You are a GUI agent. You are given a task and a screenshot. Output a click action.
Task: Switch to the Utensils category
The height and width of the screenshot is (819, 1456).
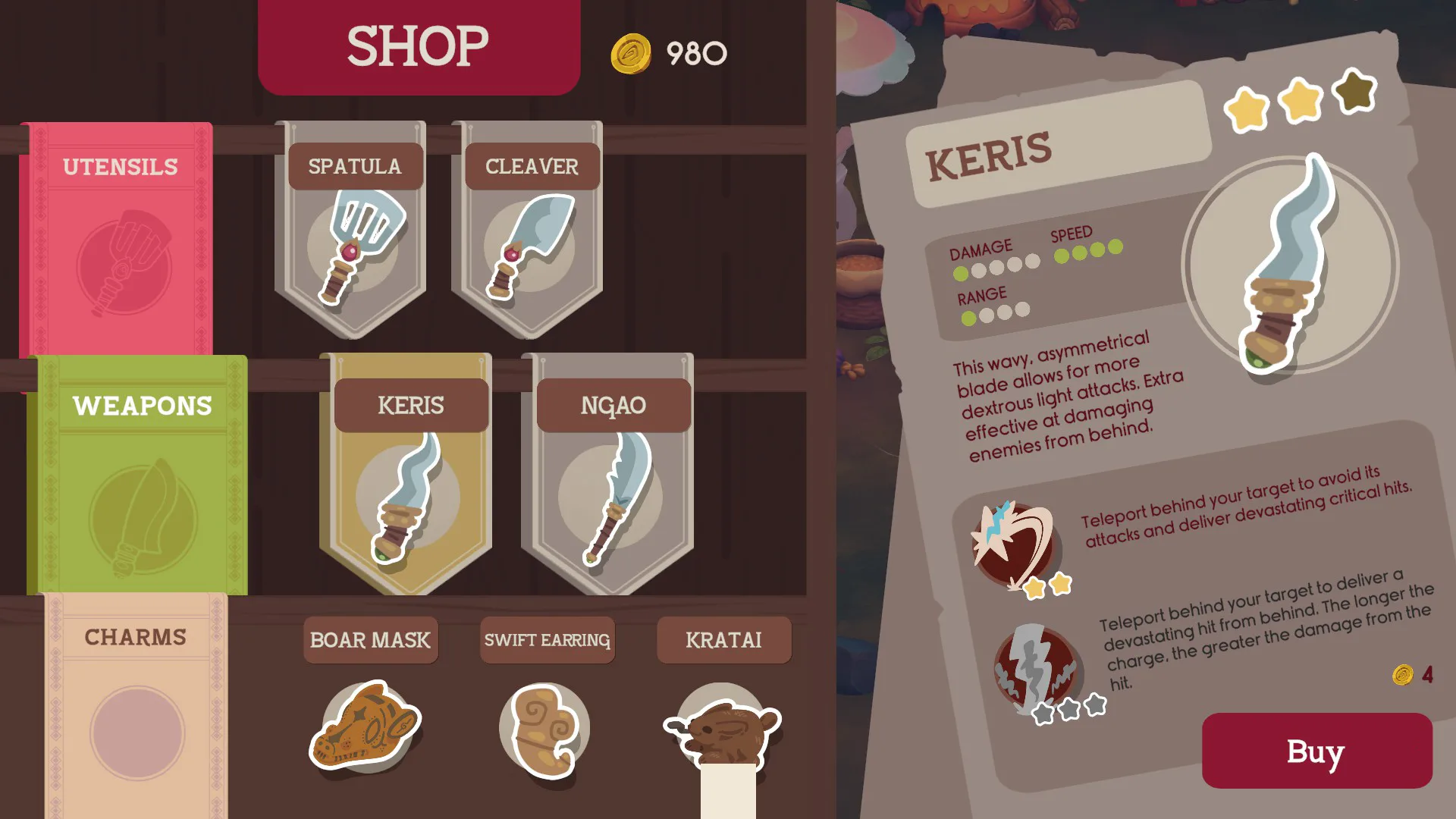tap(120, 239)
